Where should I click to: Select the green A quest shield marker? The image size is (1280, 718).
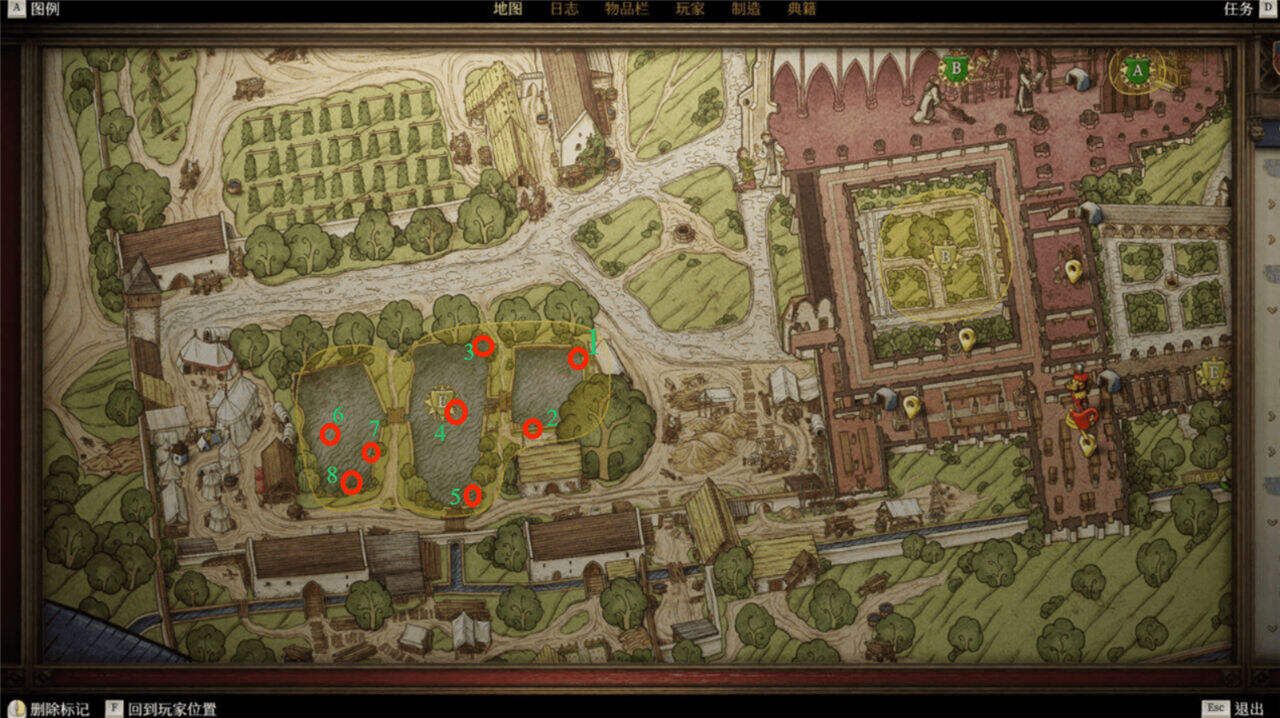(1135, 71)
